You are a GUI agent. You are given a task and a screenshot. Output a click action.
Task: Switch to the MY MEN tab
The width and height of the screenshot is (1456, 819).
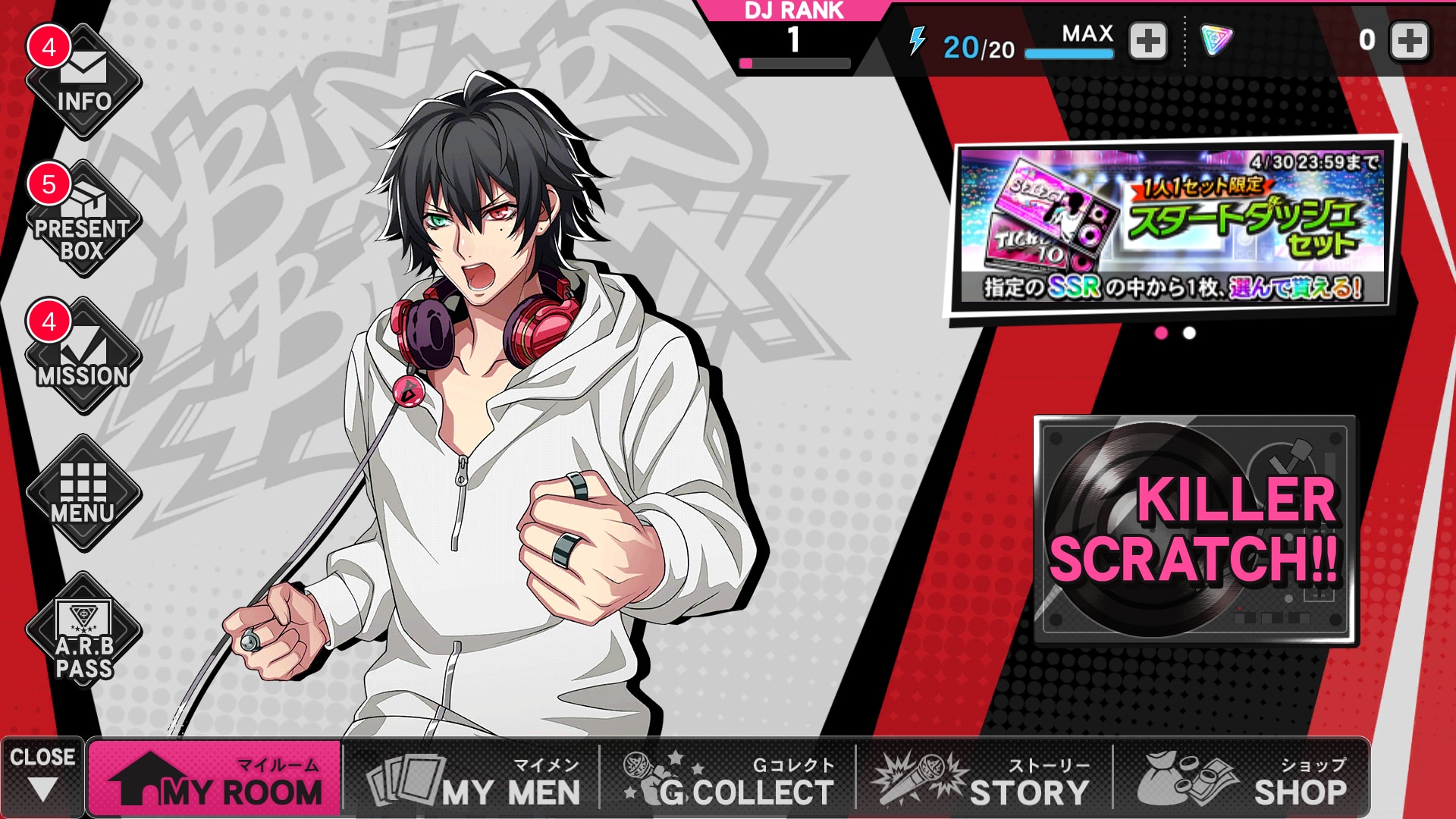tap(472, 778)
